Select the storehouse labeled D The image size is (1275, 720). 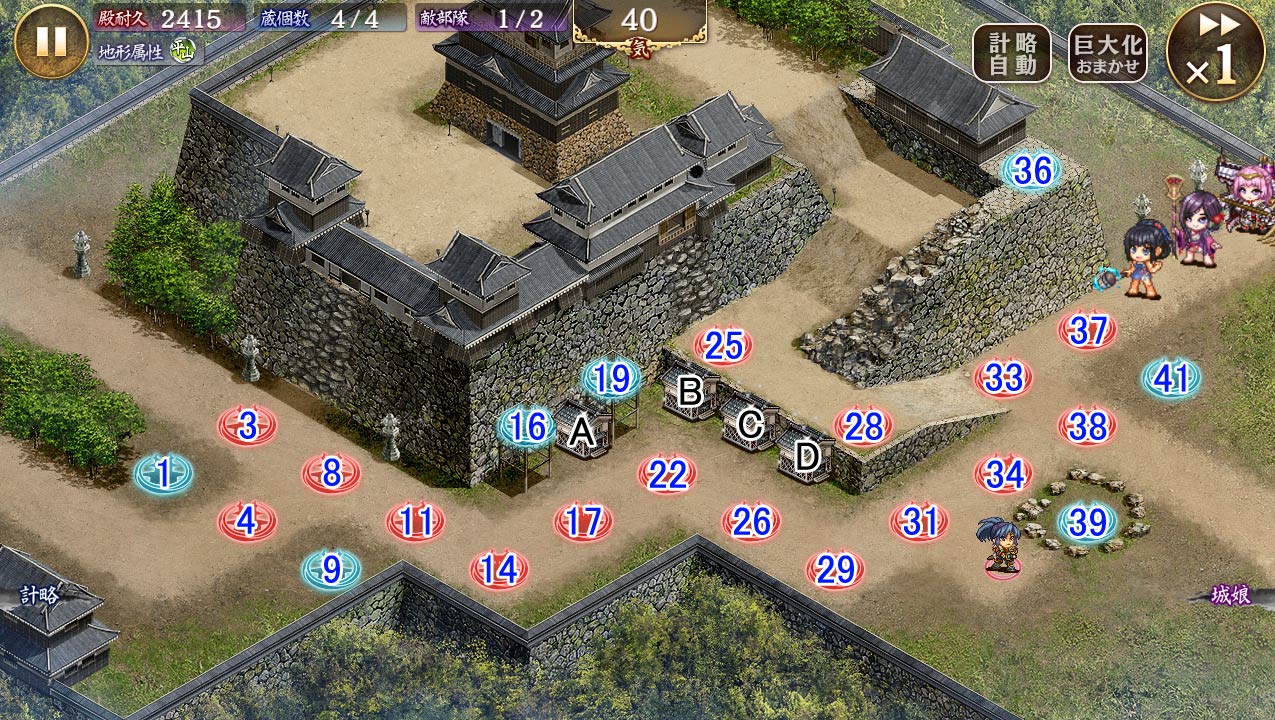[x=807, y=457]
